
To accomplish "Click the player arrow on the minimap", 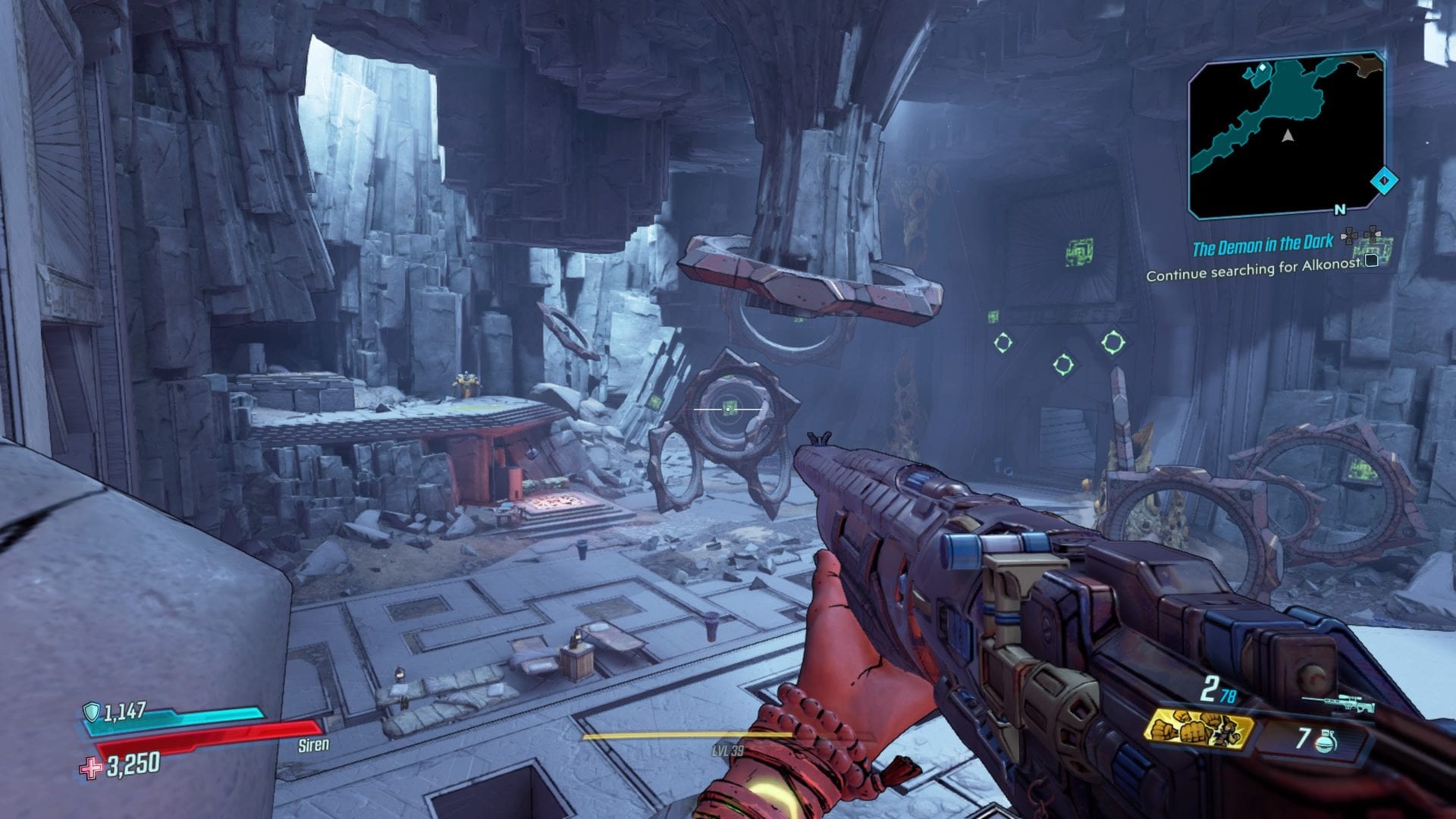I will point(1287,137).
